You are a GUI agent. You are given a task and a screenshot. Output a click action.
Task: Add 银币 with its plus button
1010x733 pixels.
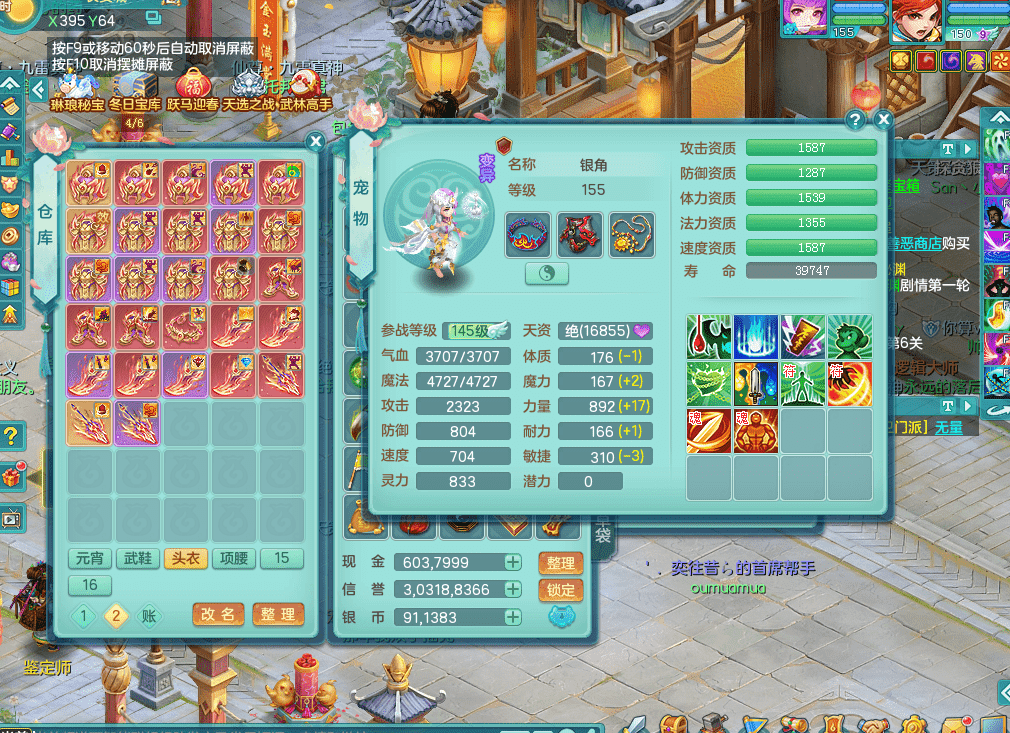pos(513,618)
